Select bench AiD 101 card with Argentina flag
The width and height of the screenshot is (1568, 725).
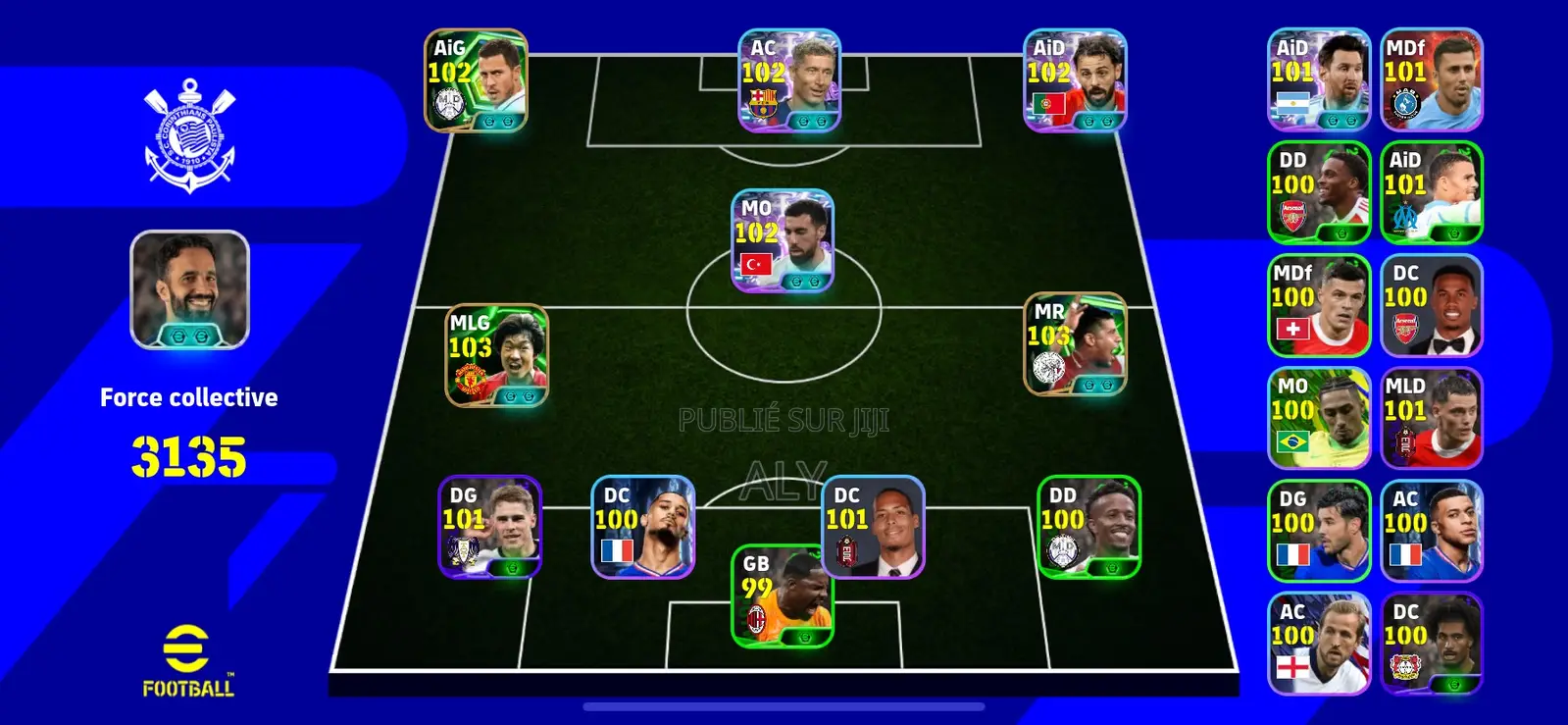click(1319, 80)
